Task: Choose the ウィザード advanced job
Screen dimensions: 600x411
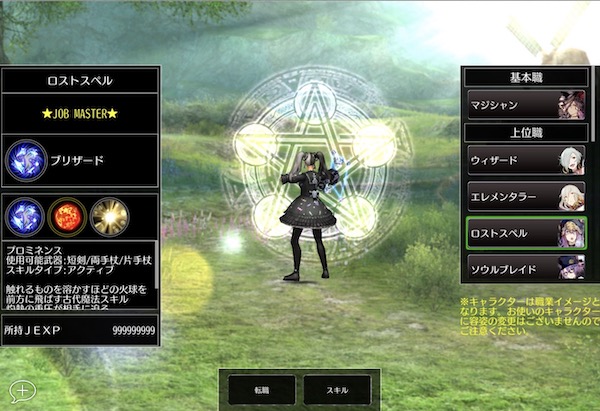Action: [526, 160]
